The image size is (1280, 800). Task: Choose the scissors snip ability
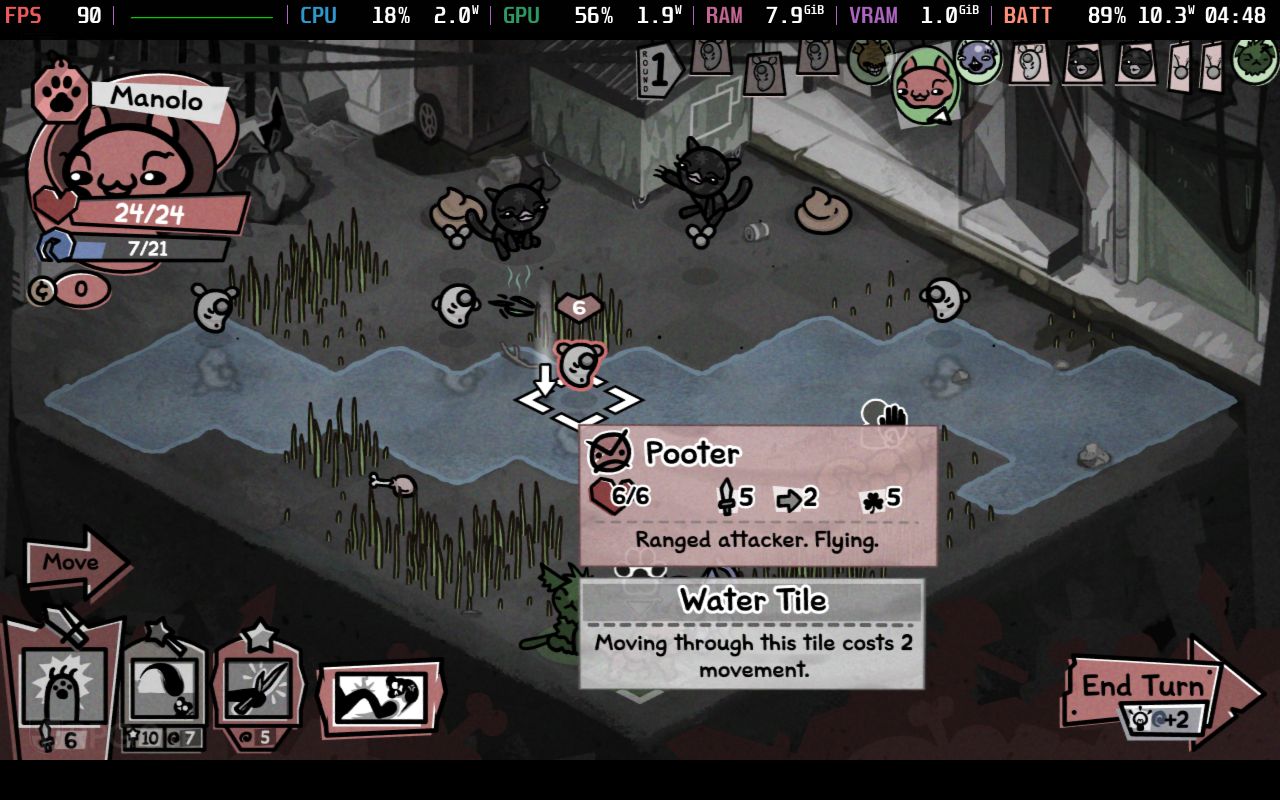[258, 686]
